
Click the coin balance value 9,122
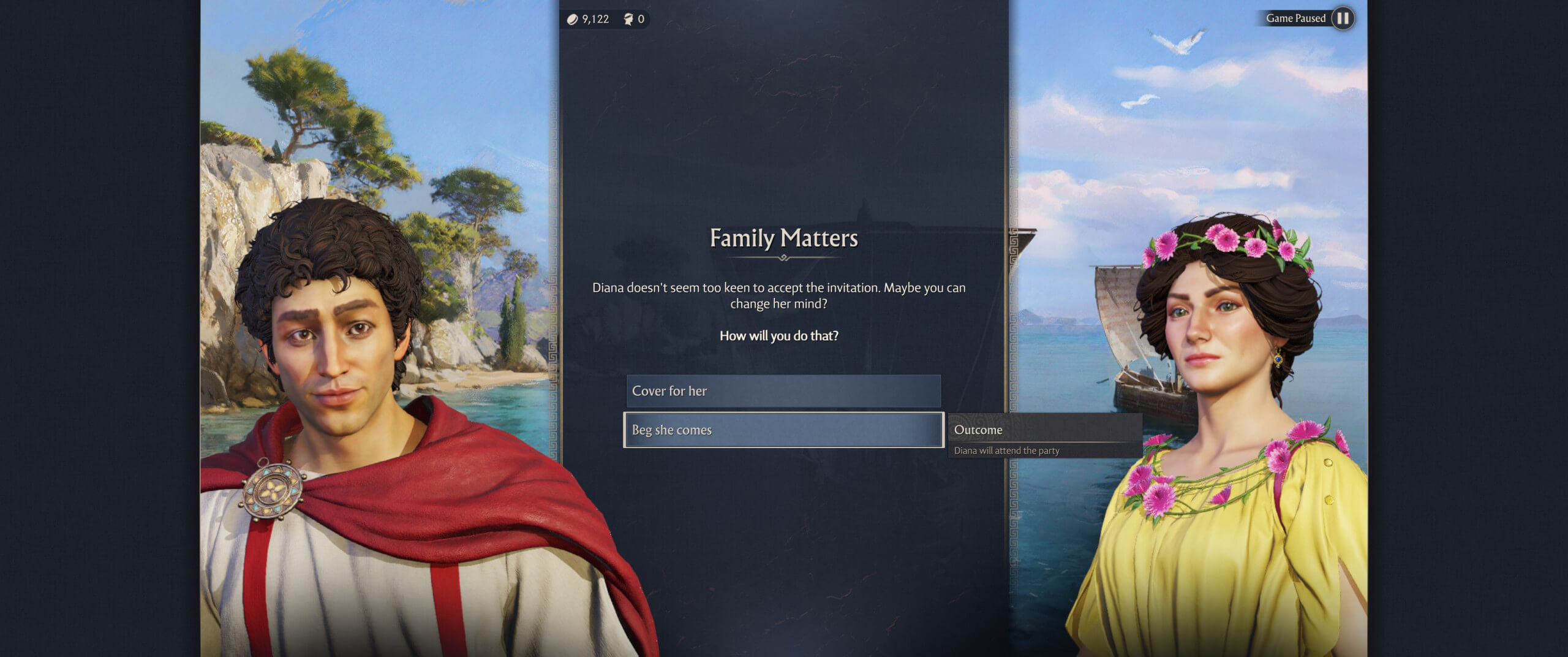[x=595, y=19]
